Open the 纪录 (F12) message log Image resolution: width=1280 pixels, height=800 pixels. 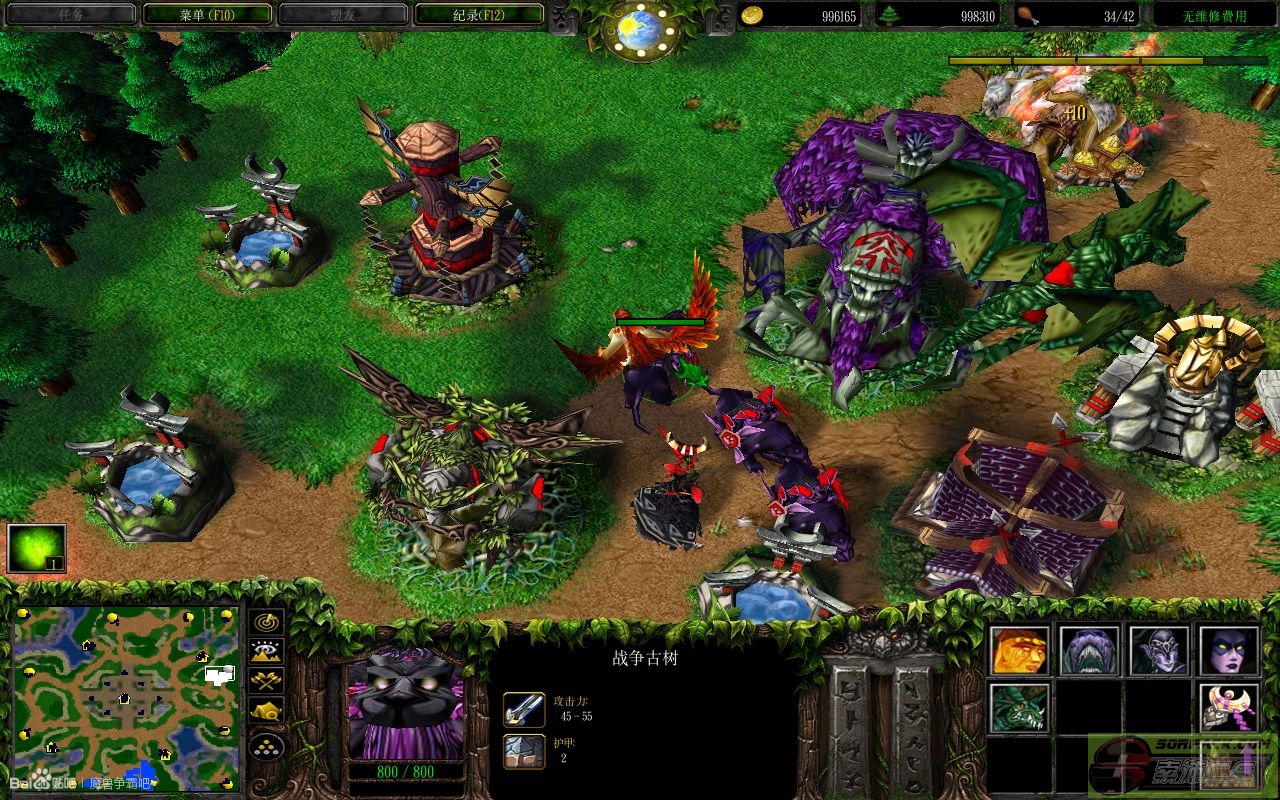click(x=478, y=14)
